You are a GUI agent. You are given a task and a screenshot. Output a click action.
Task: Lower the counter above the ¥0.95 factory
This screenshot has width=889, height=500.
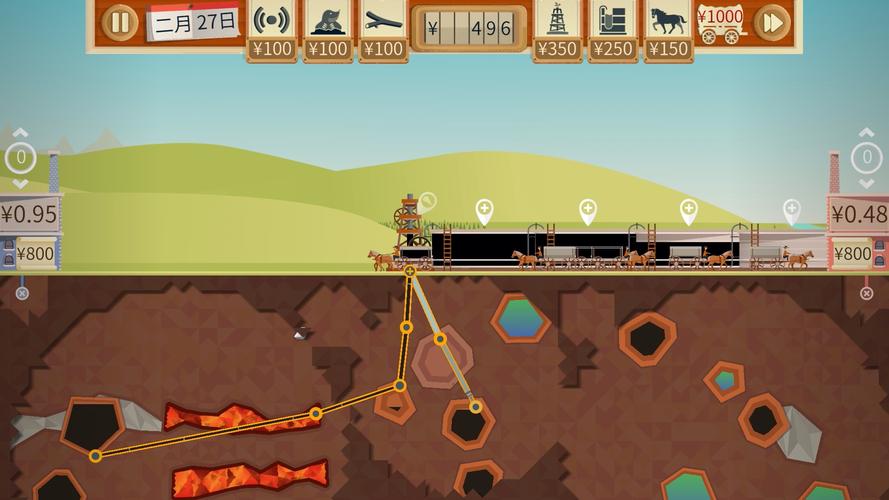[20, 183]
